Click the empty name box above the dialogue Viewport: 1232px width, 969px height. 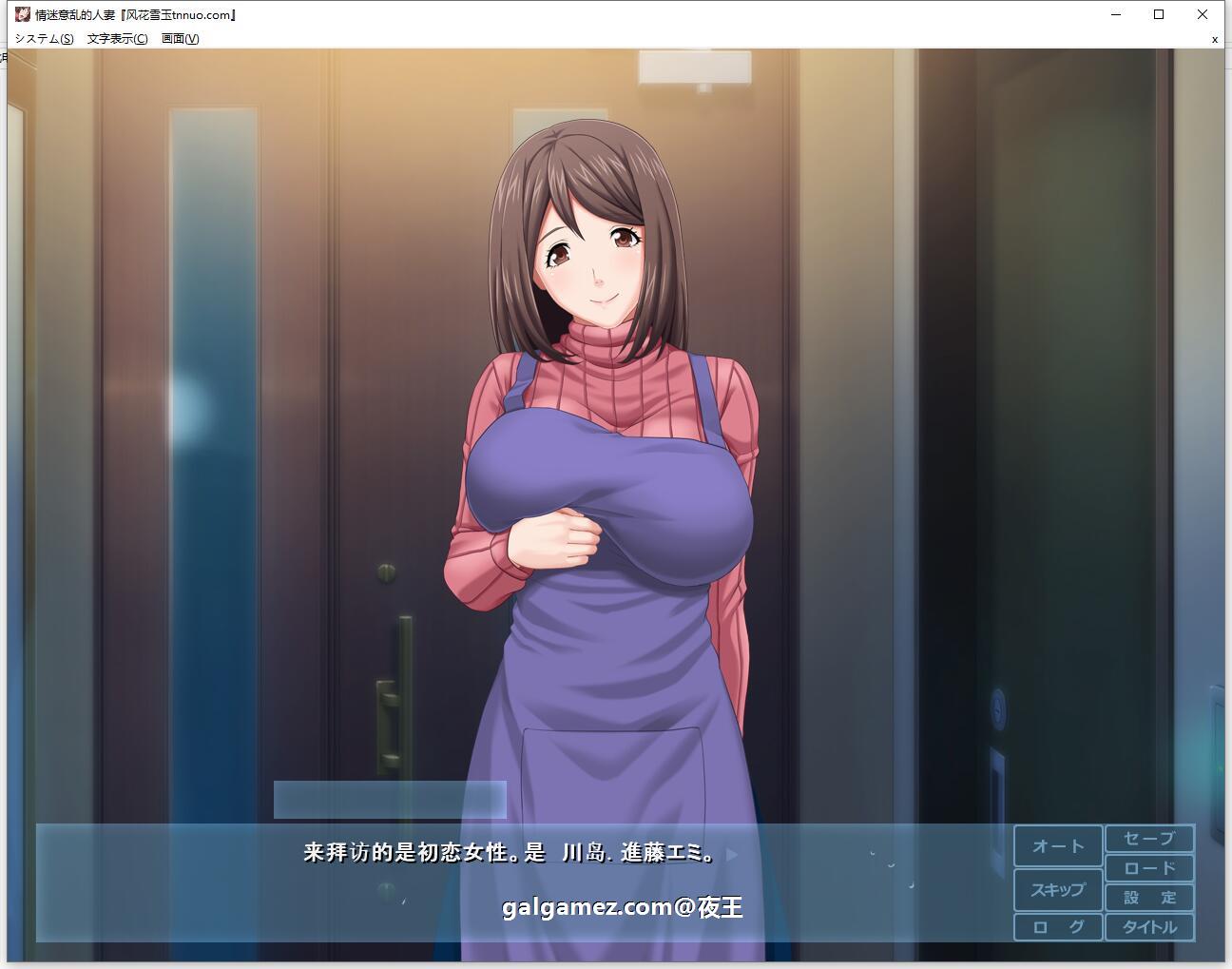click(389, 799)
